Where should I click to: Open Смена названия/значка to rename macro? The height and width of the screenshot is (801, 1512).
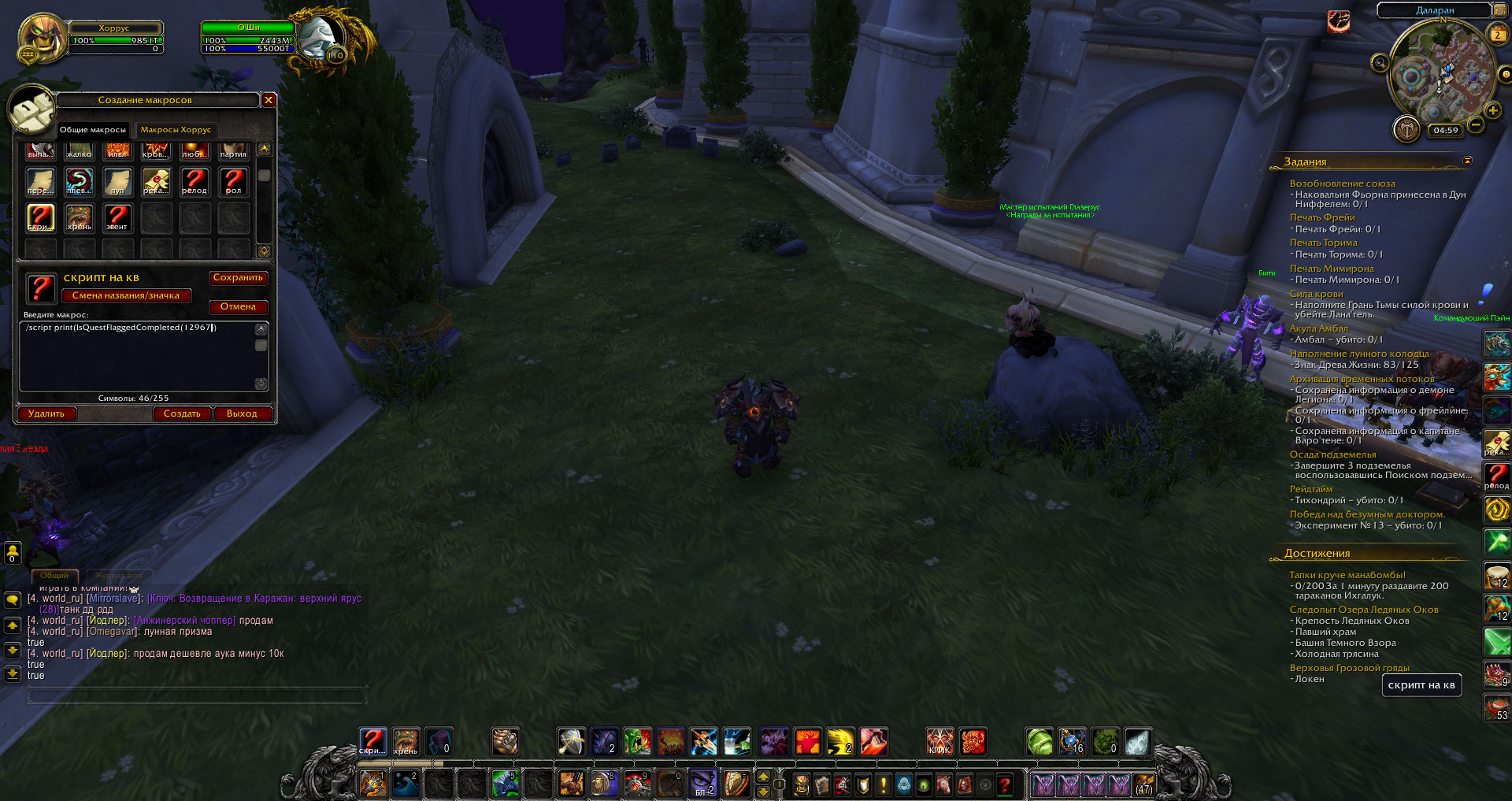[126, 296]
